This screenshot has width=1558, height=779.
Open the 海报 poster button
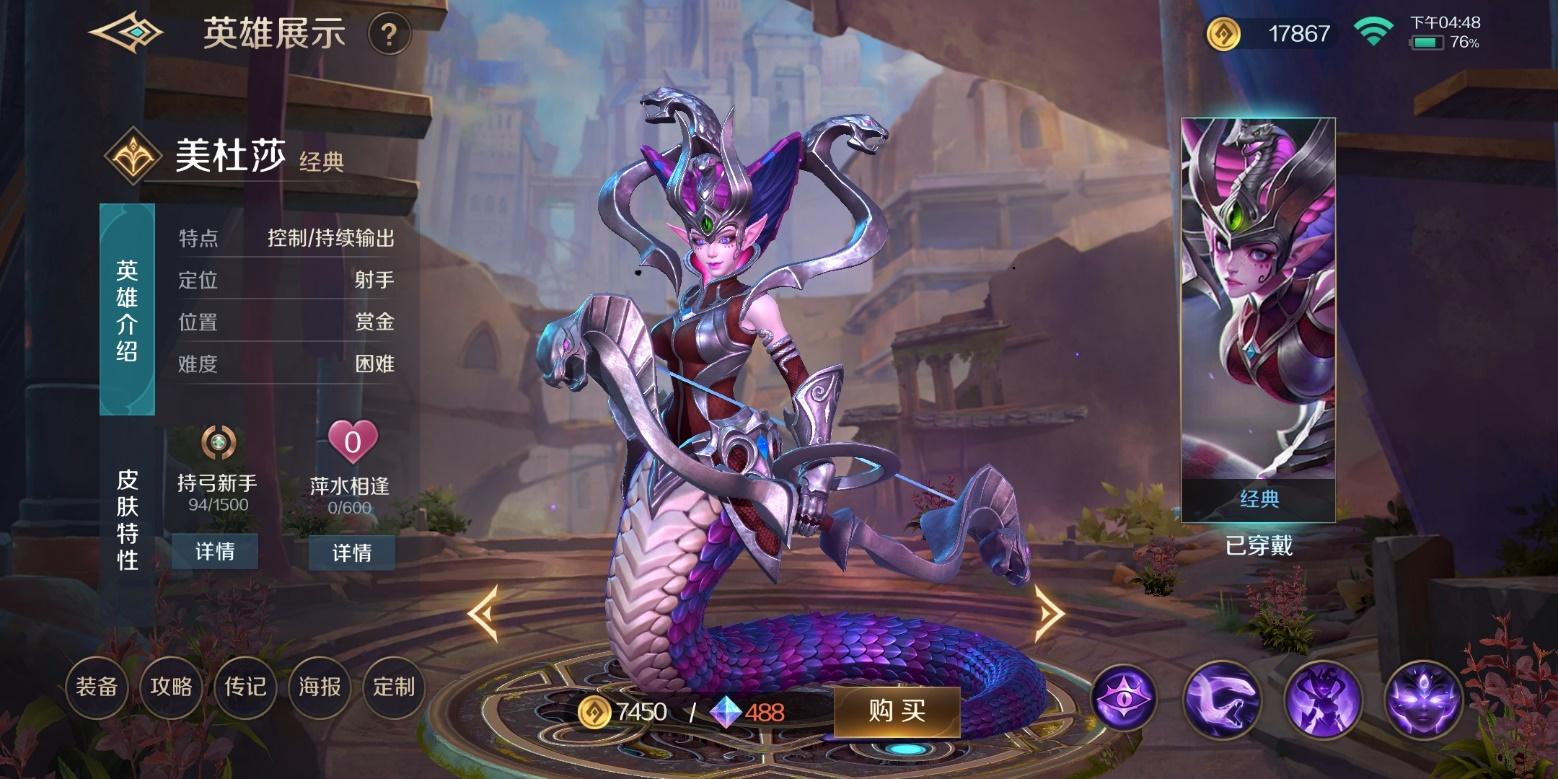(x=320, y=687)
